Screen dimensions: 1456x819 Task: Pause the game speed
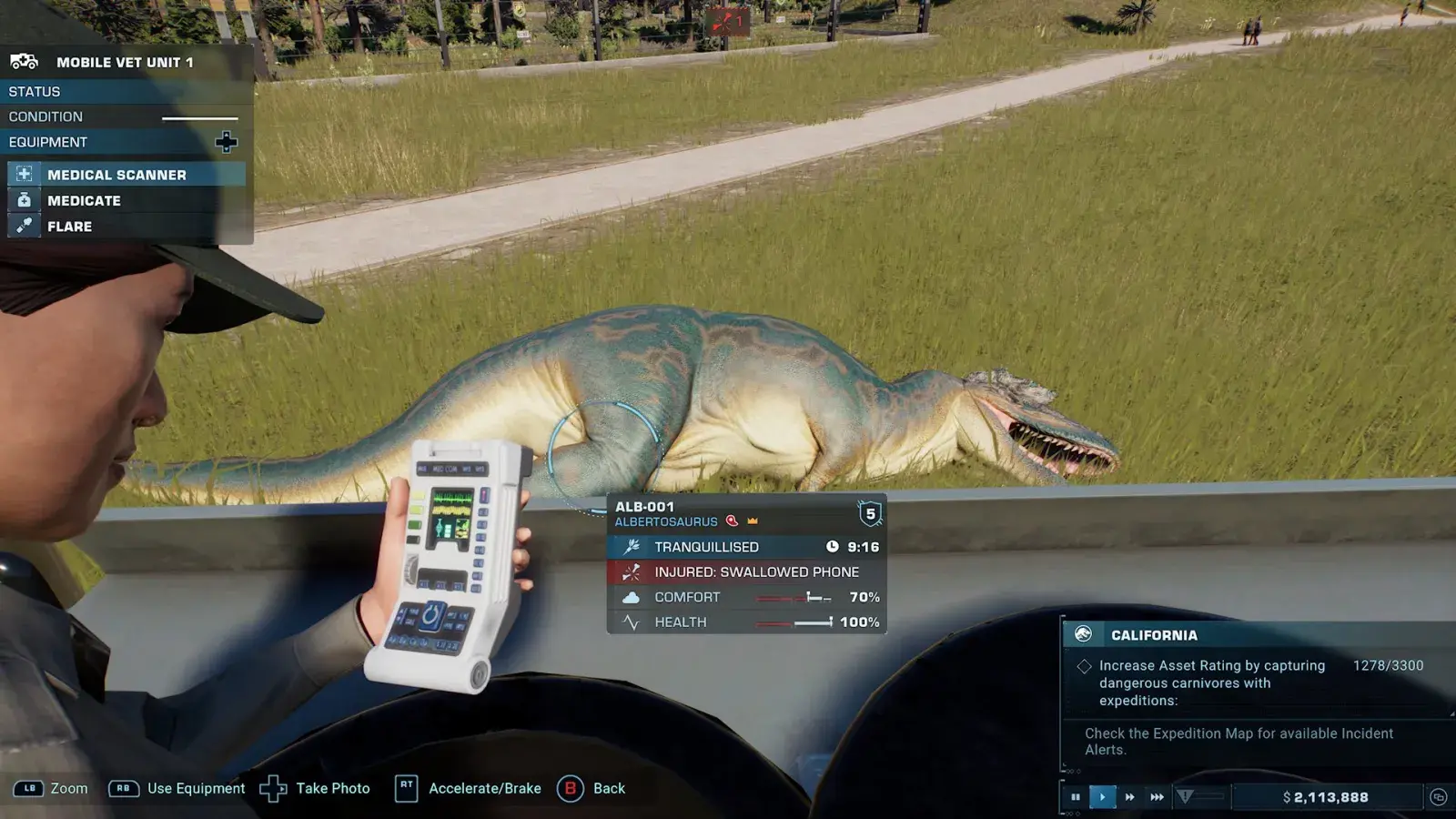1076,797
